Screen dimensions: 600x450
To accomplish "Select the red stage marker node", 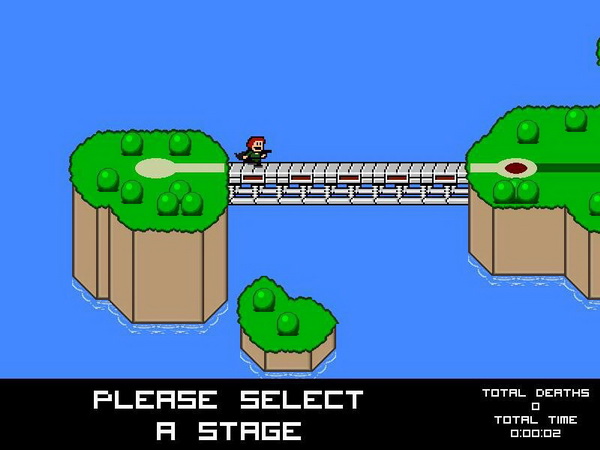I will 516,168.
